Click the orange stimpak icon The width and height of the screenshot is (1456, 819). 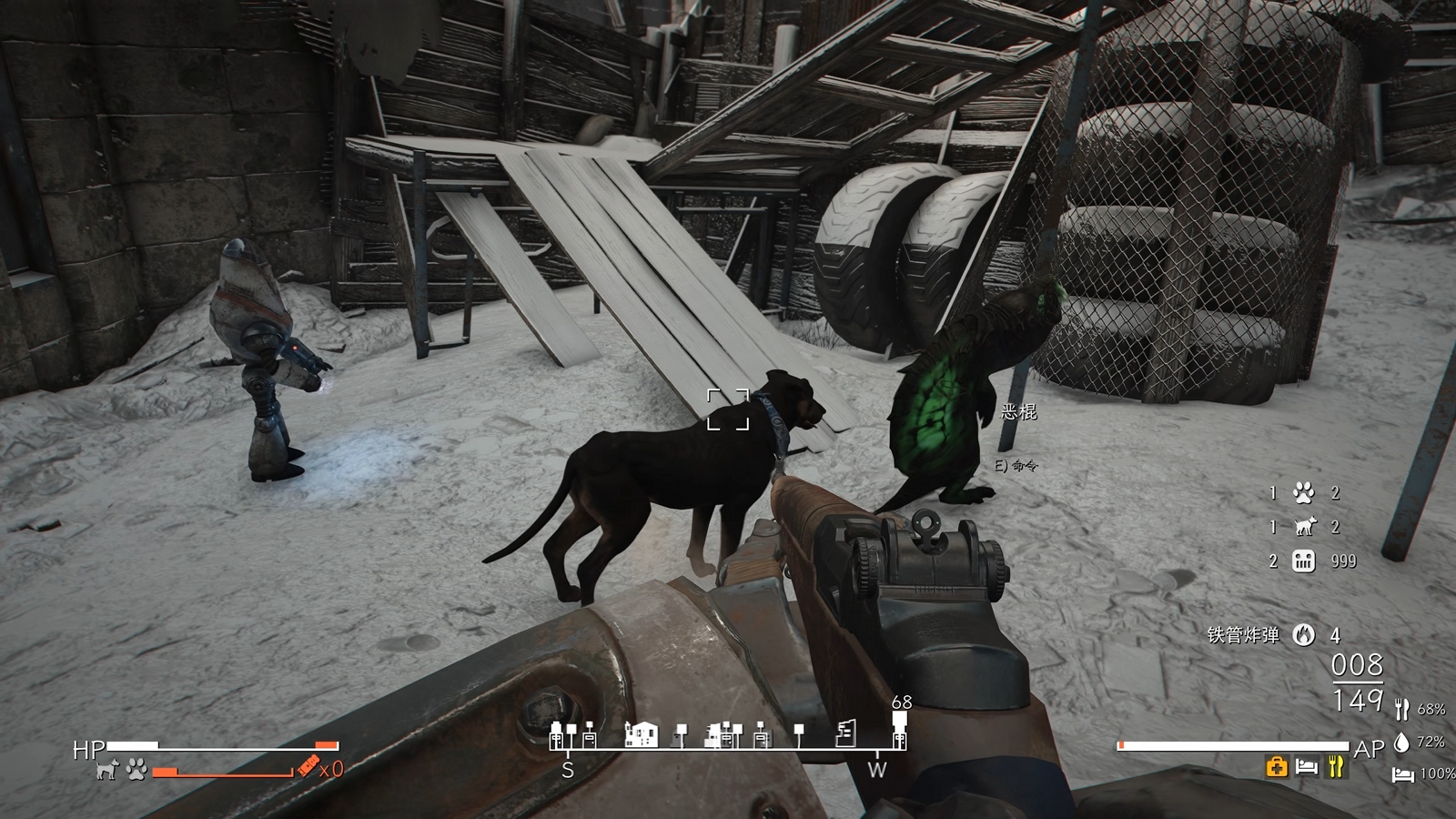click(308, 769)
